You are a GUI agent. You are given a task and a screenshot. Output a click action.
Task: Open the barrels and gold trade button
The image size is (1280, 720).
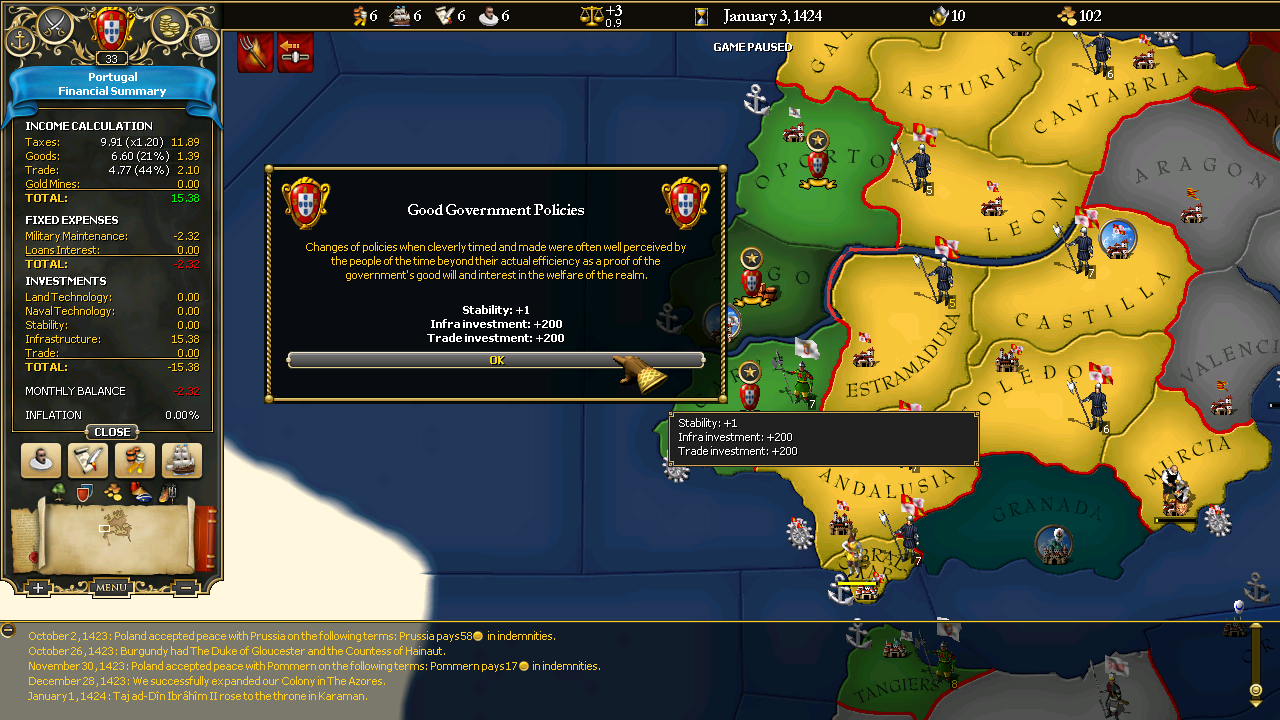click(135, 461)
